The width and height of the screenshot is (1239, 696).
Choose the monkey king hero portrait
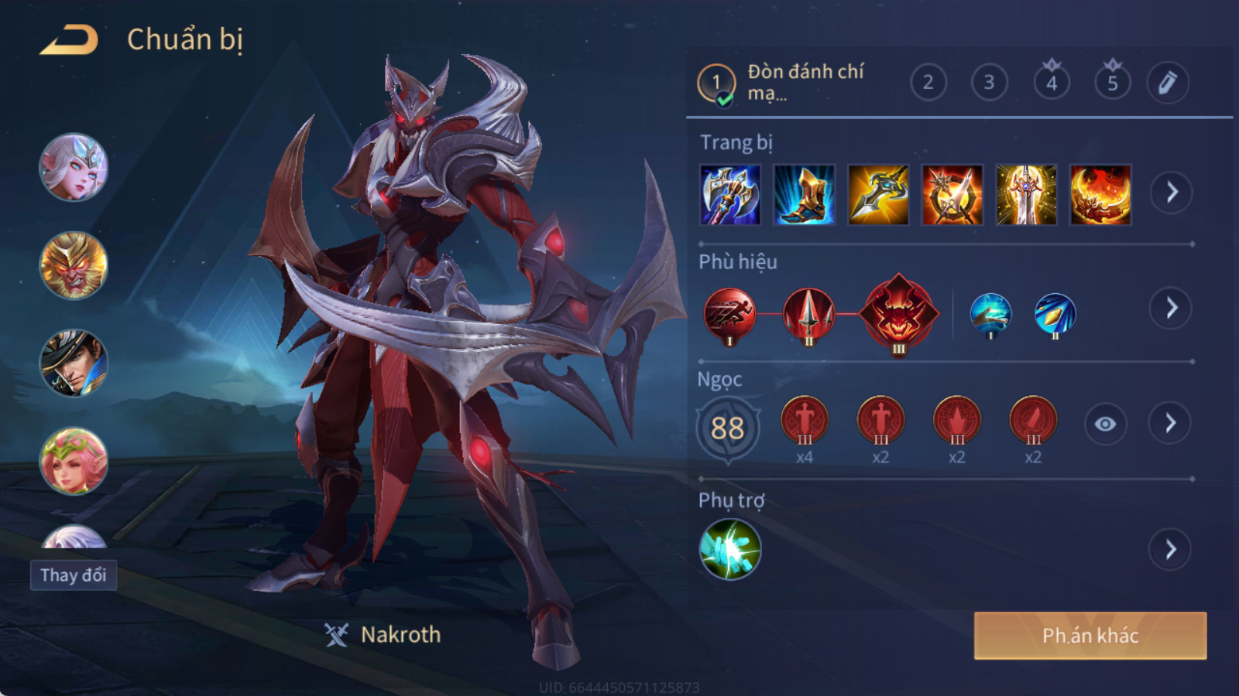[73, 266]
